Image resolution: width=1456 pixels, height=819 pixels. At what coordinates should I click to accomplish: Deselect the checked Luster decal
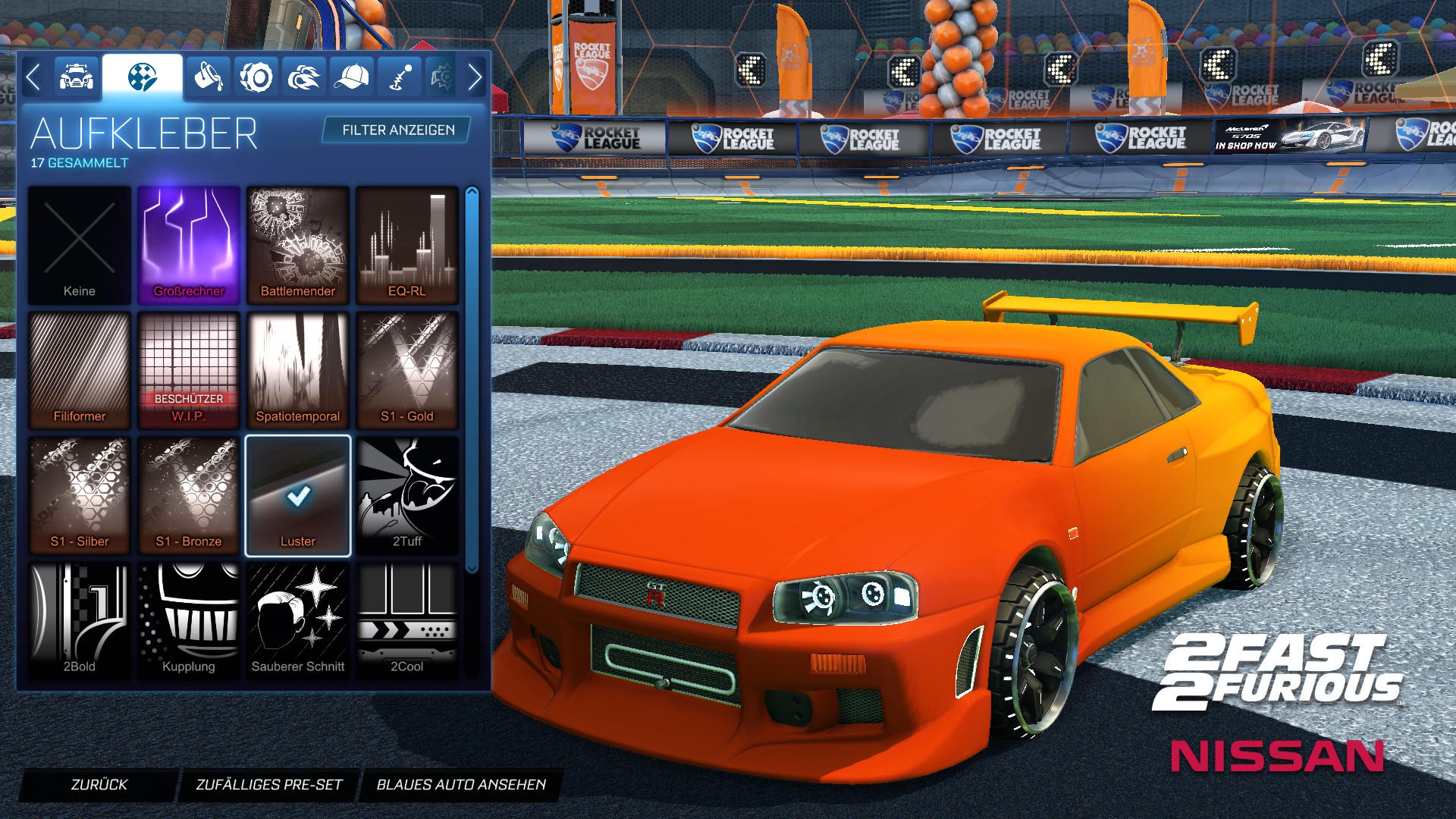[x=298, y=494]
